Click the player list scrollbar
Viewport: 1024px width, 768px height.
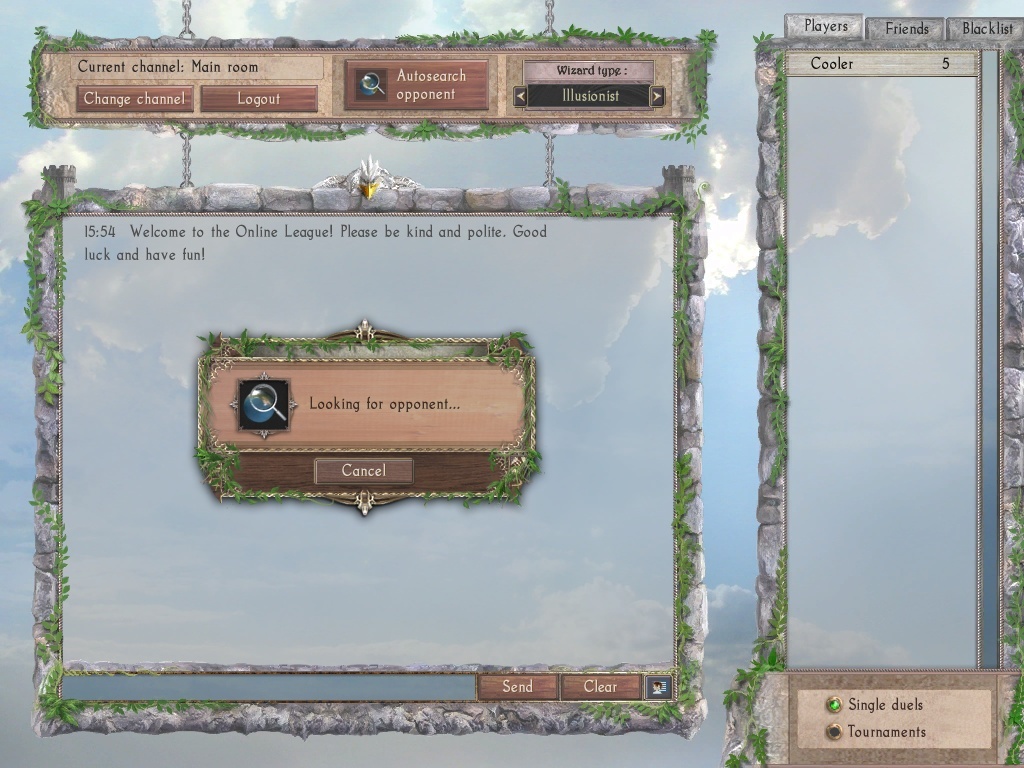click(x=989, y=360)
